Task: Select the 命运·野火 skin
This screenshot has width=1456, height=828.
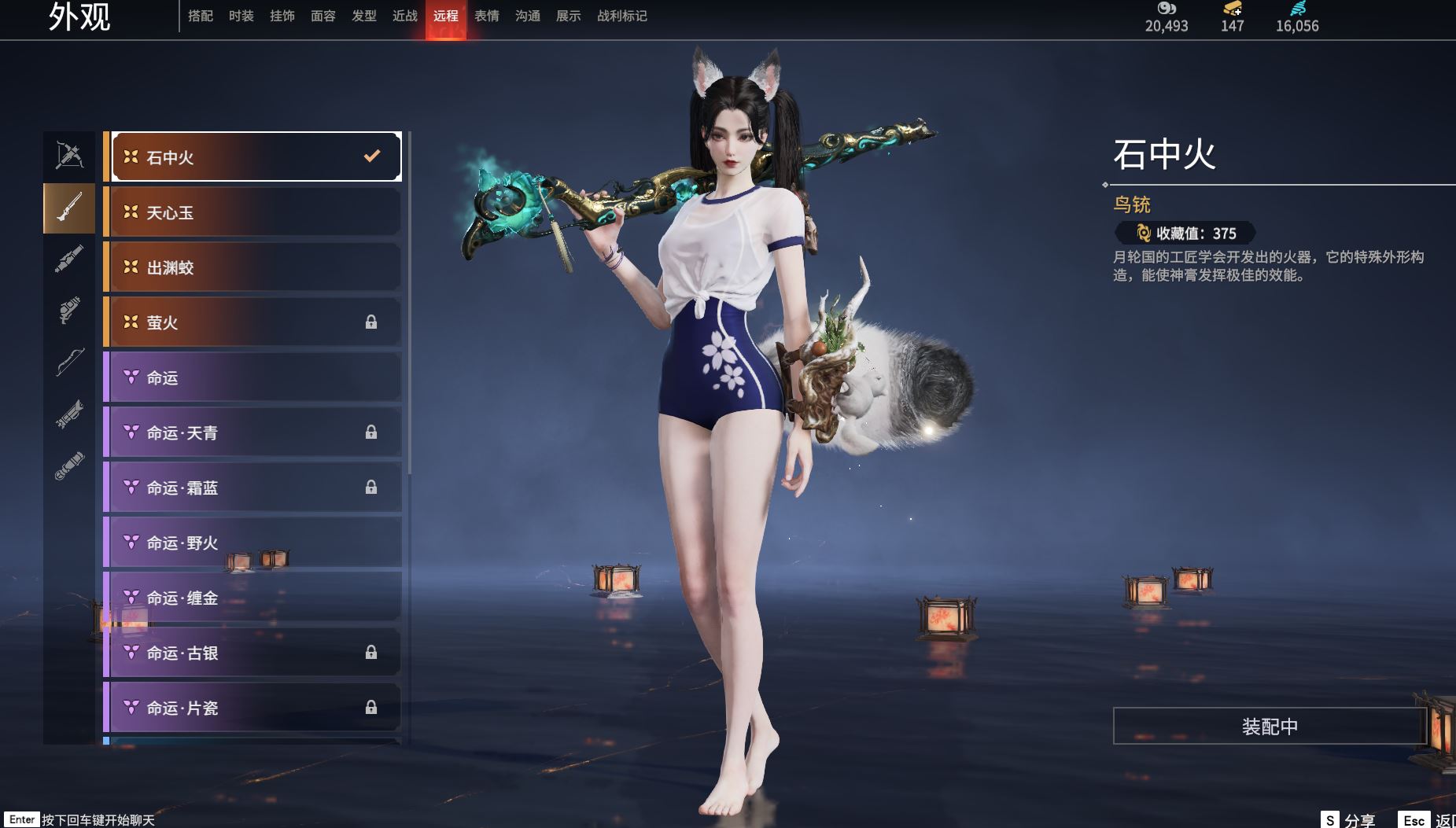Action: pos(256,543)
